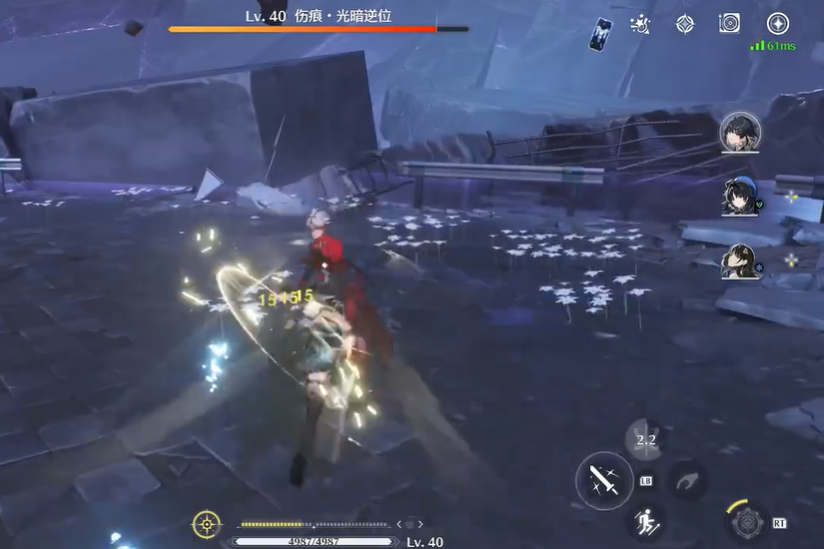
Task: Activate the echo skill emblem button
Action: click(745, 521)
